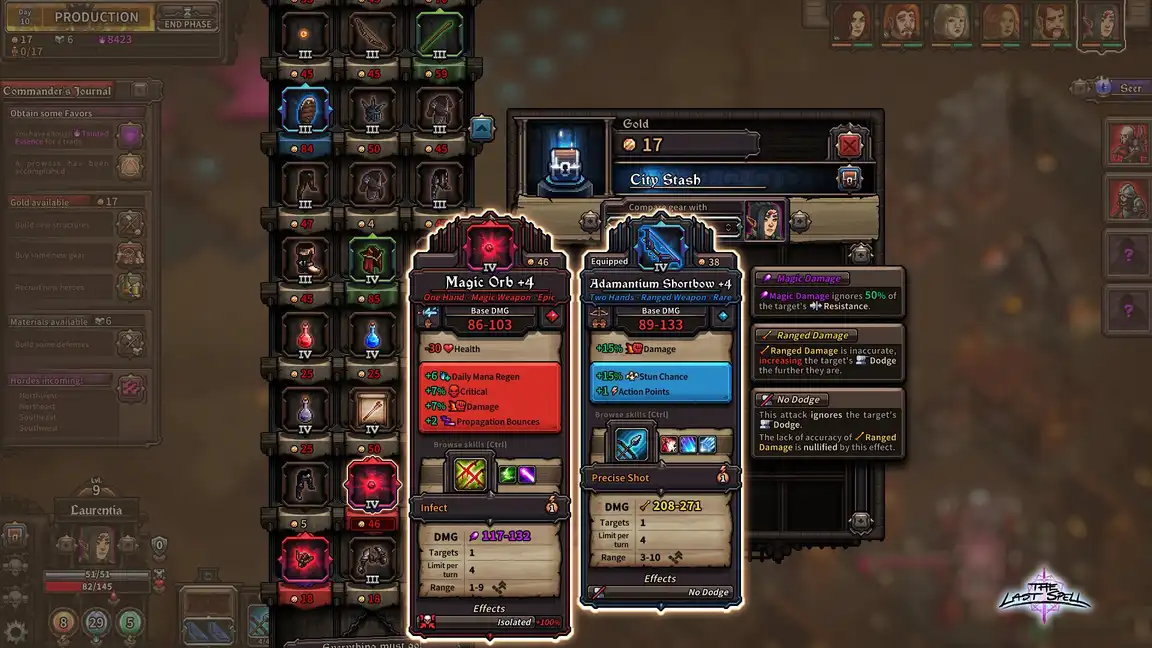Choose the purple potion slot priced 25
The width and height of the screenshot is (1152, 648).
tap(303, 410)
